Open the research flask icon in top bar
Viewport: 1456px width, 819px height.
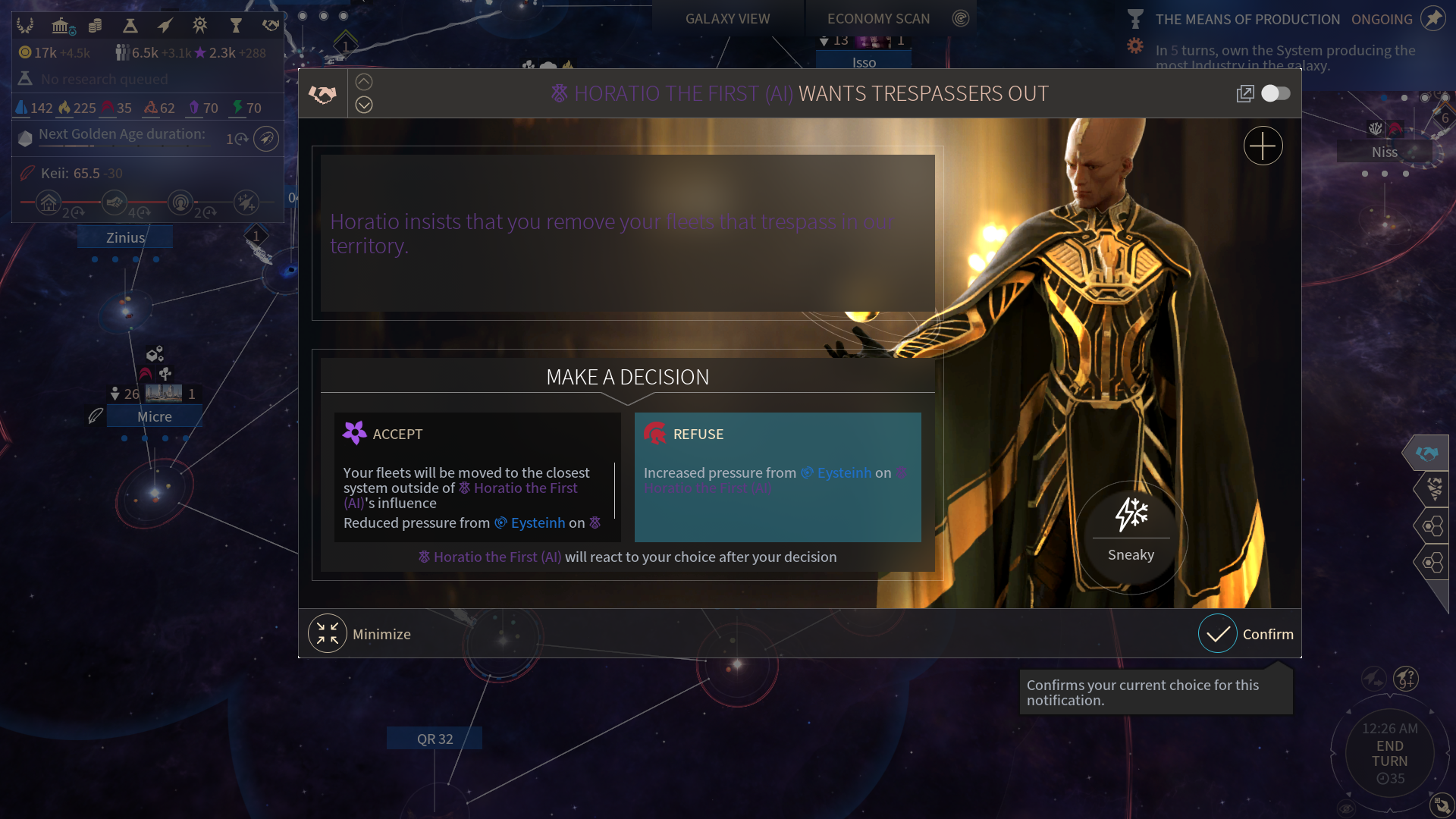pyautogui.click(x=130, y=26)
